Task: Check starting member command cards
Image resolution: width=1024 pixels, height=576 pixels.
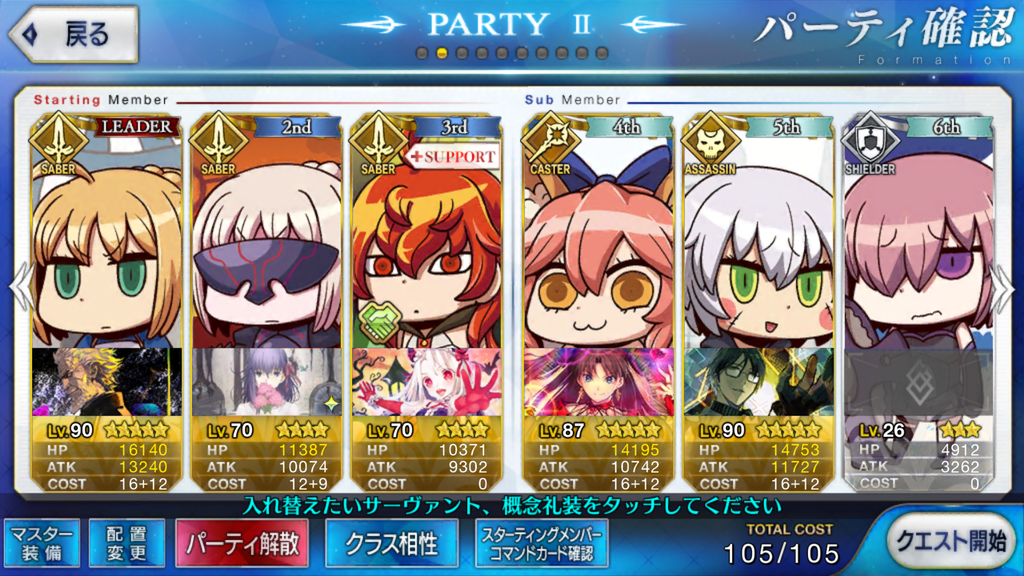Action: pos(541,543)
